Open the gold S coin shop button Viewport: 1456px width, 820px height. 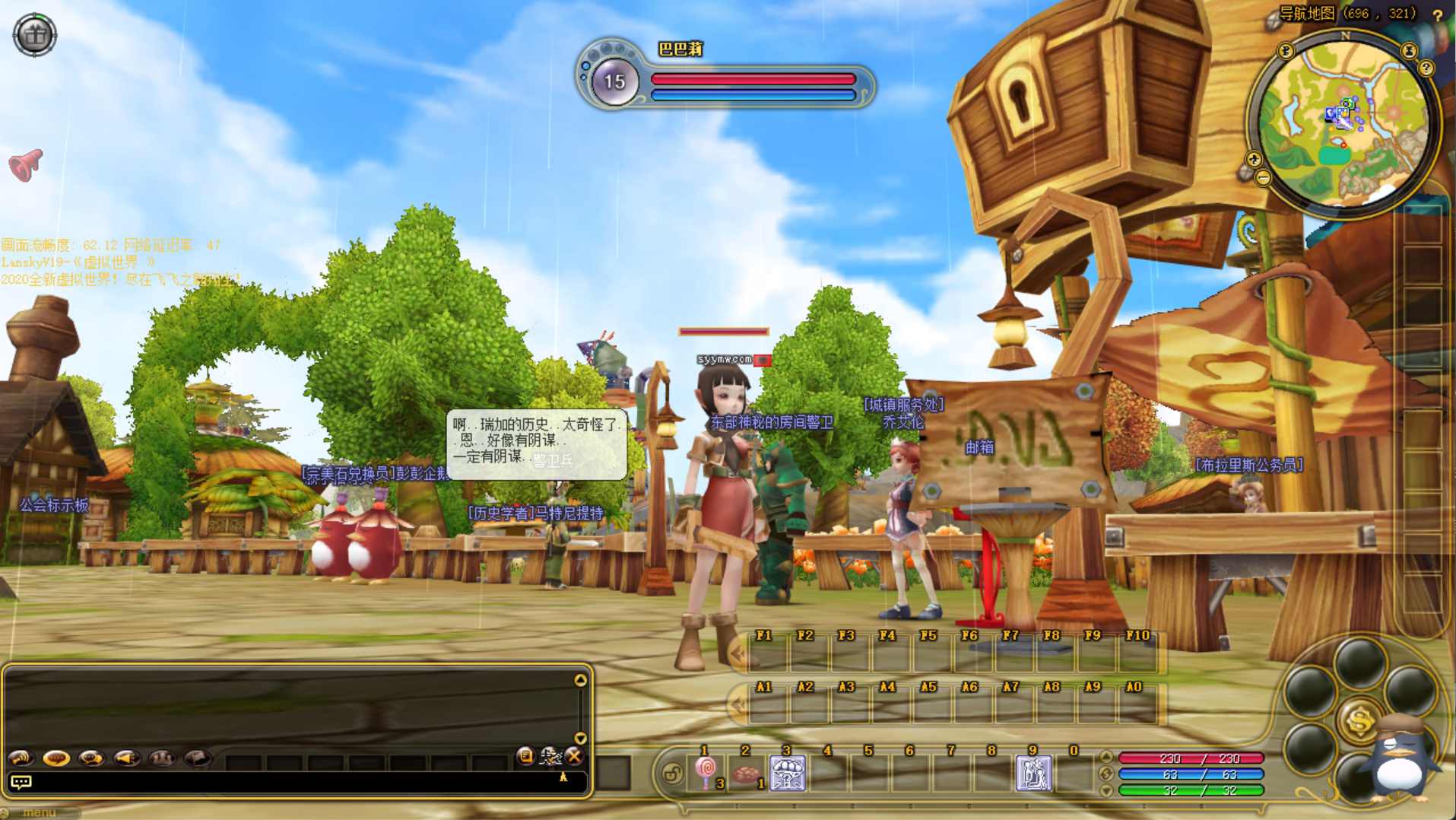click(x=1359, y=720)
